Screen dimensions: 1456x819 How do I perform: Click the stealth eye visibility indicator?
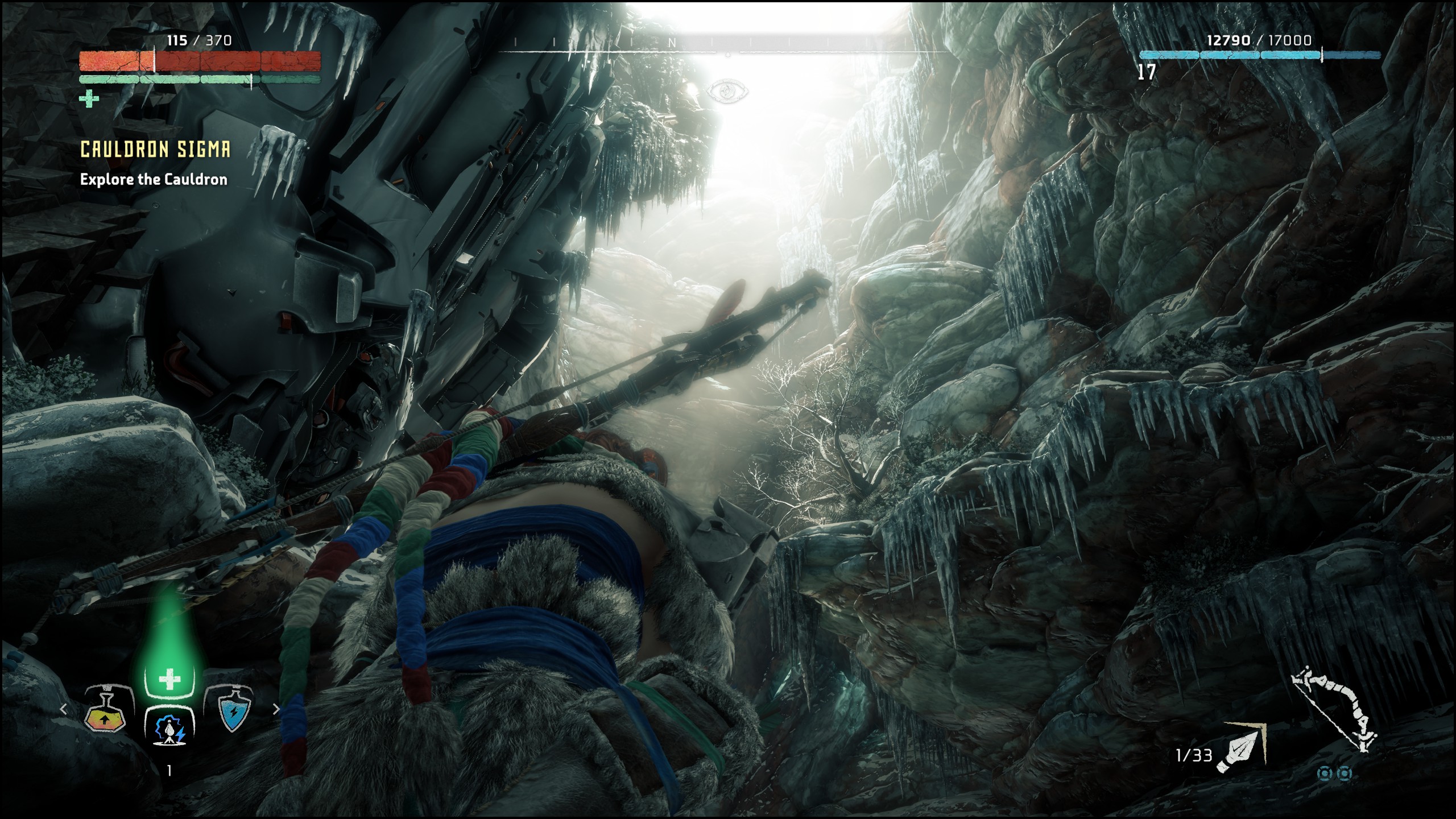[x=728, y=91]
